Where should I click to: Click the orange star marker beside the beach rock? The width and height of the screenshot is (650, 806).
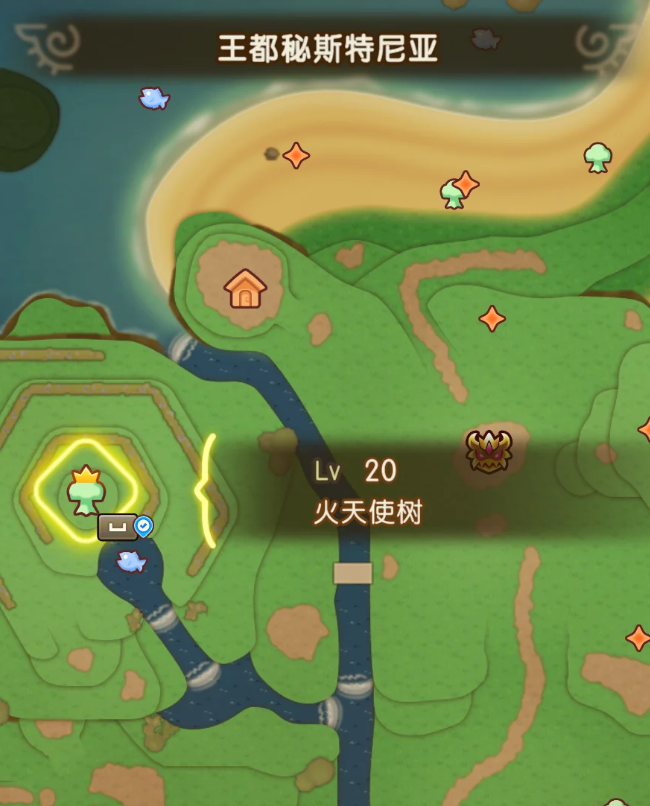click(x=296, y=155)
